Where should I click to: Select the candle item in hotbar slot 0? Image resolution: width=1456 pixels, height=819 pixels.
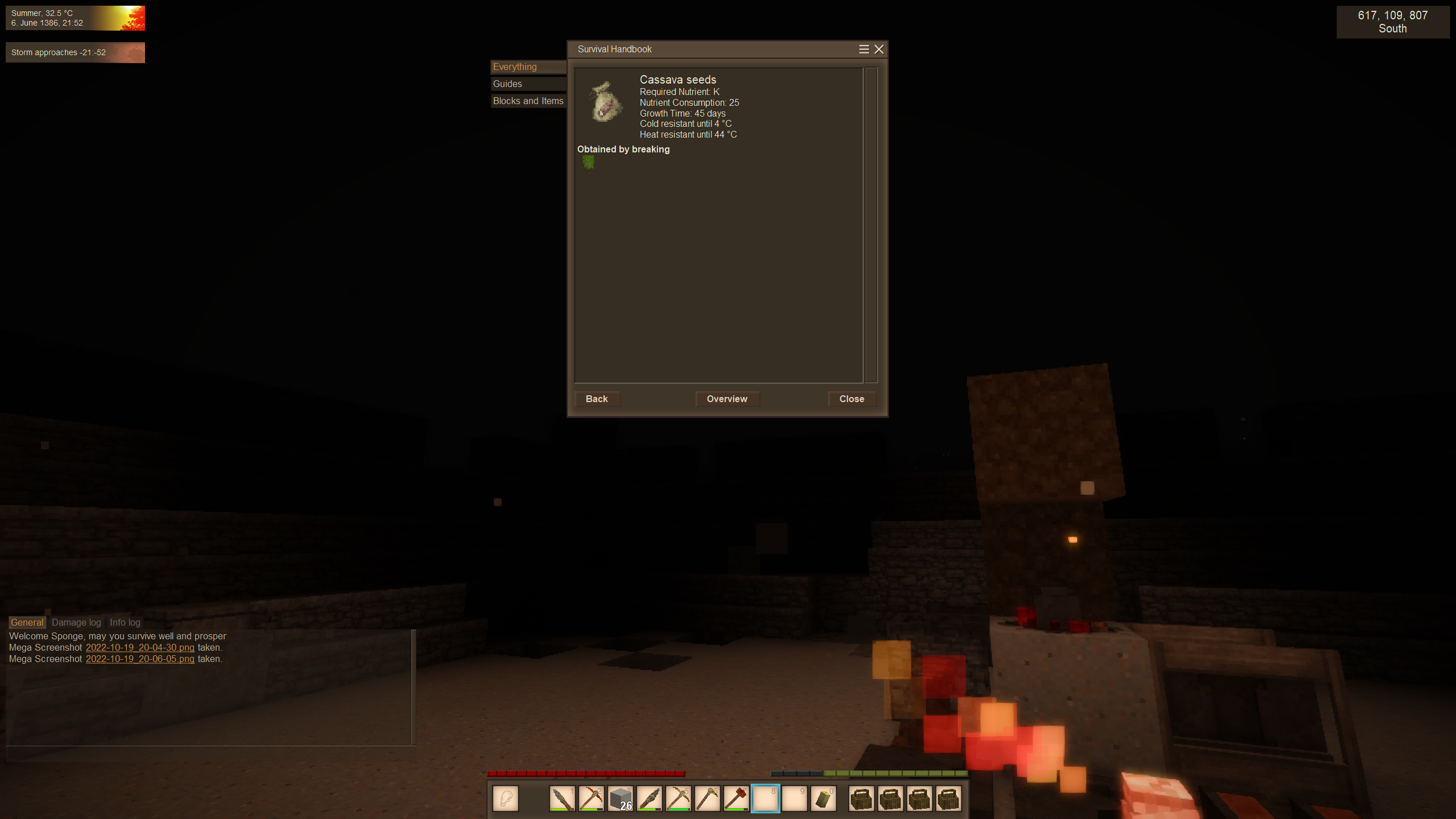tap(823, 799)
